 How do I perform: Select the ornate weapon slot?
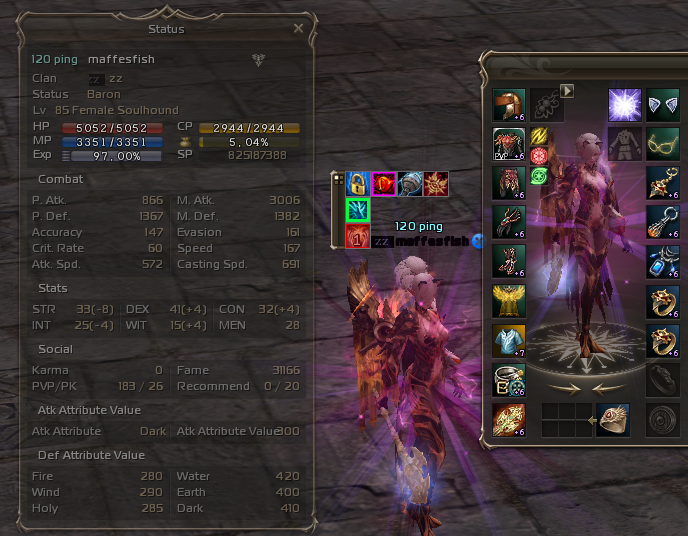[x=509, y=420]
